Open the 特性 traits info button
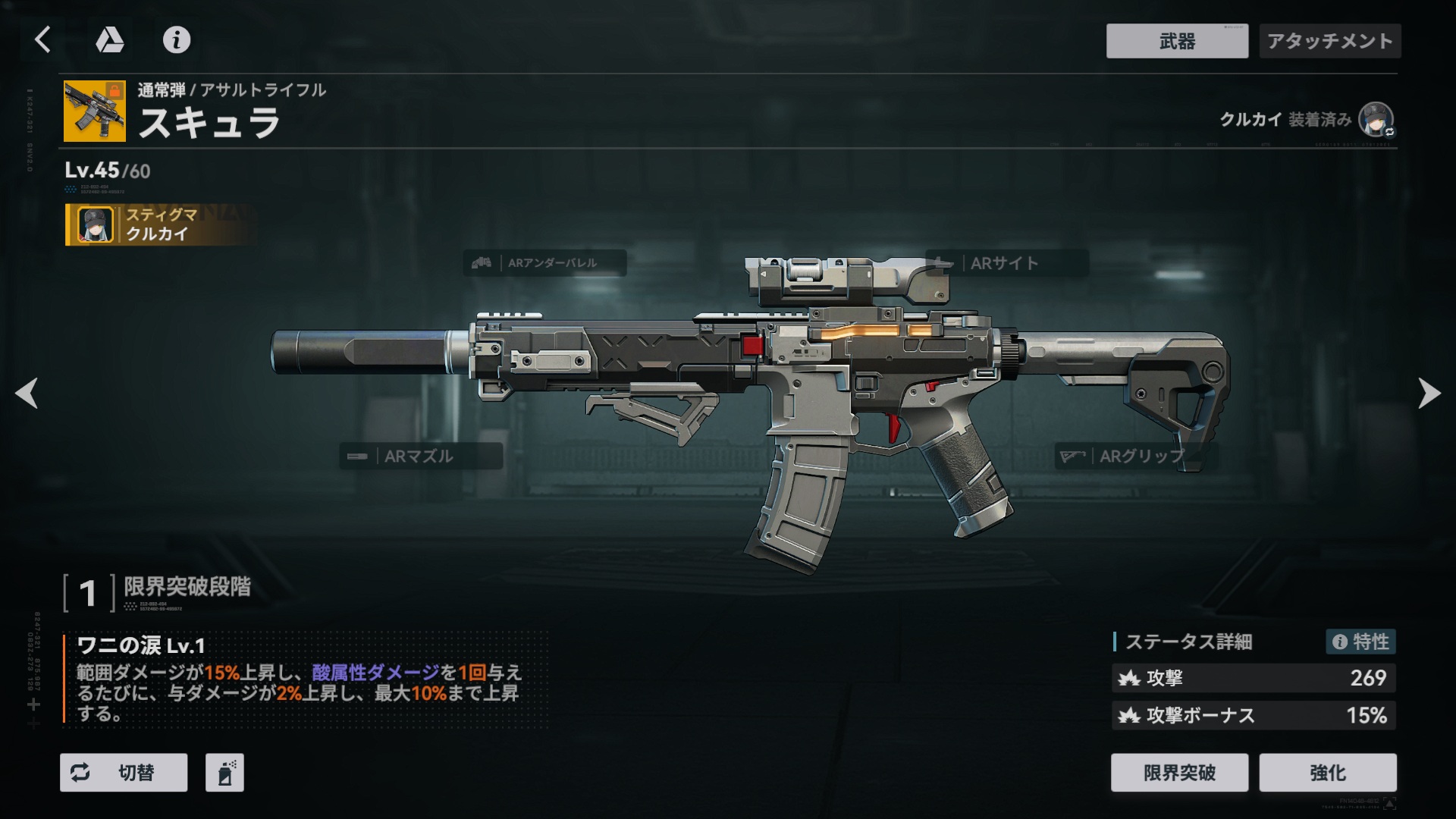 click(1360, 642)
